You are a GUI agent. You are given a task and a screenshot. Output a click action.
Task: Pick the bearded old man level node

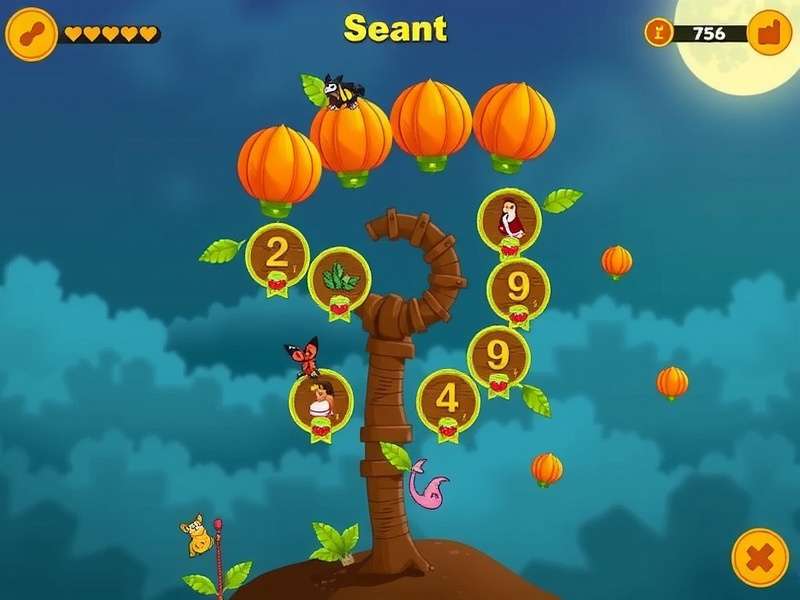point(510,220)
